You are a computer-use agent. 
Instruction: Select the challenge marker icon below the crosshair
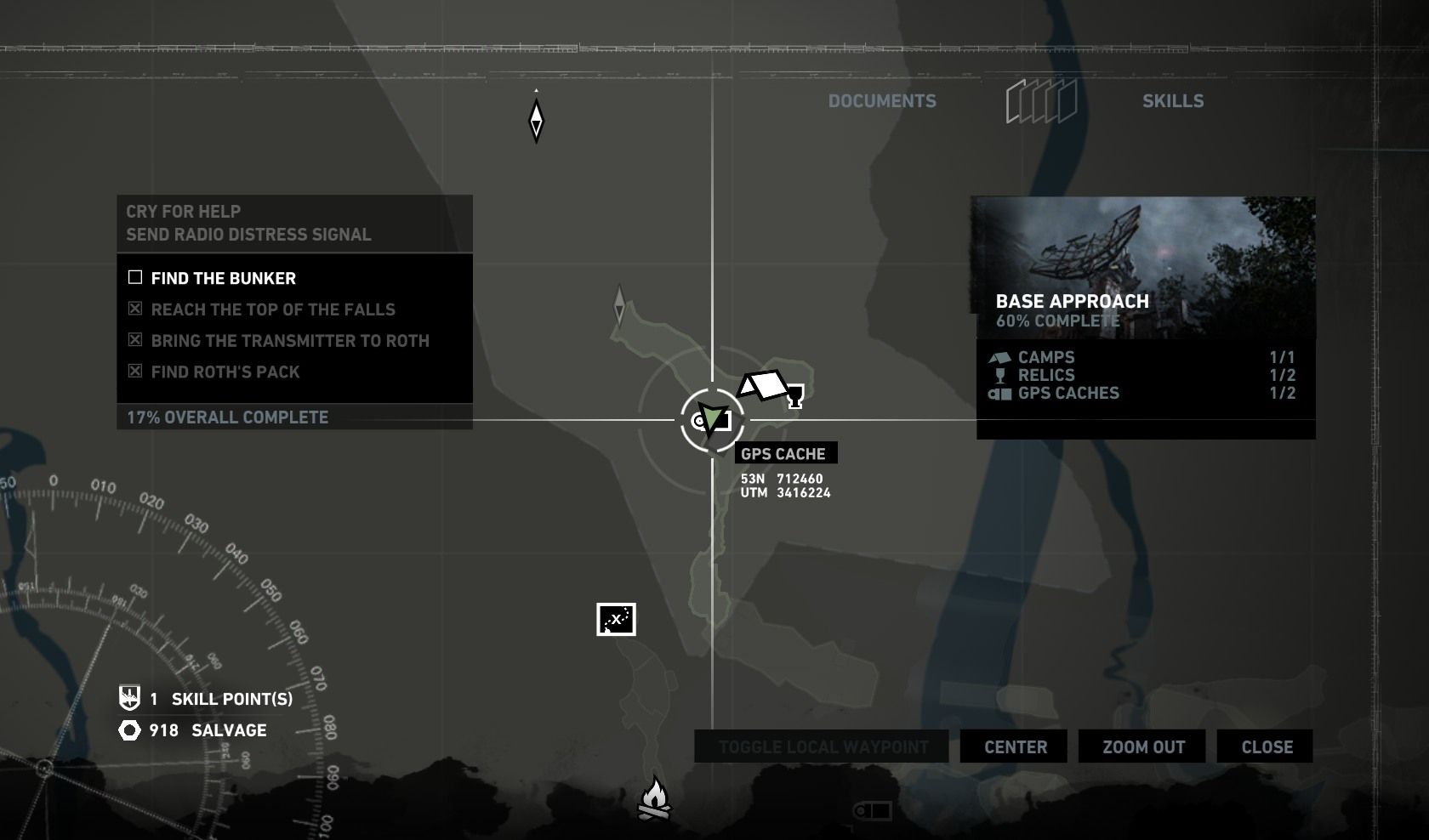coord(614,621)
